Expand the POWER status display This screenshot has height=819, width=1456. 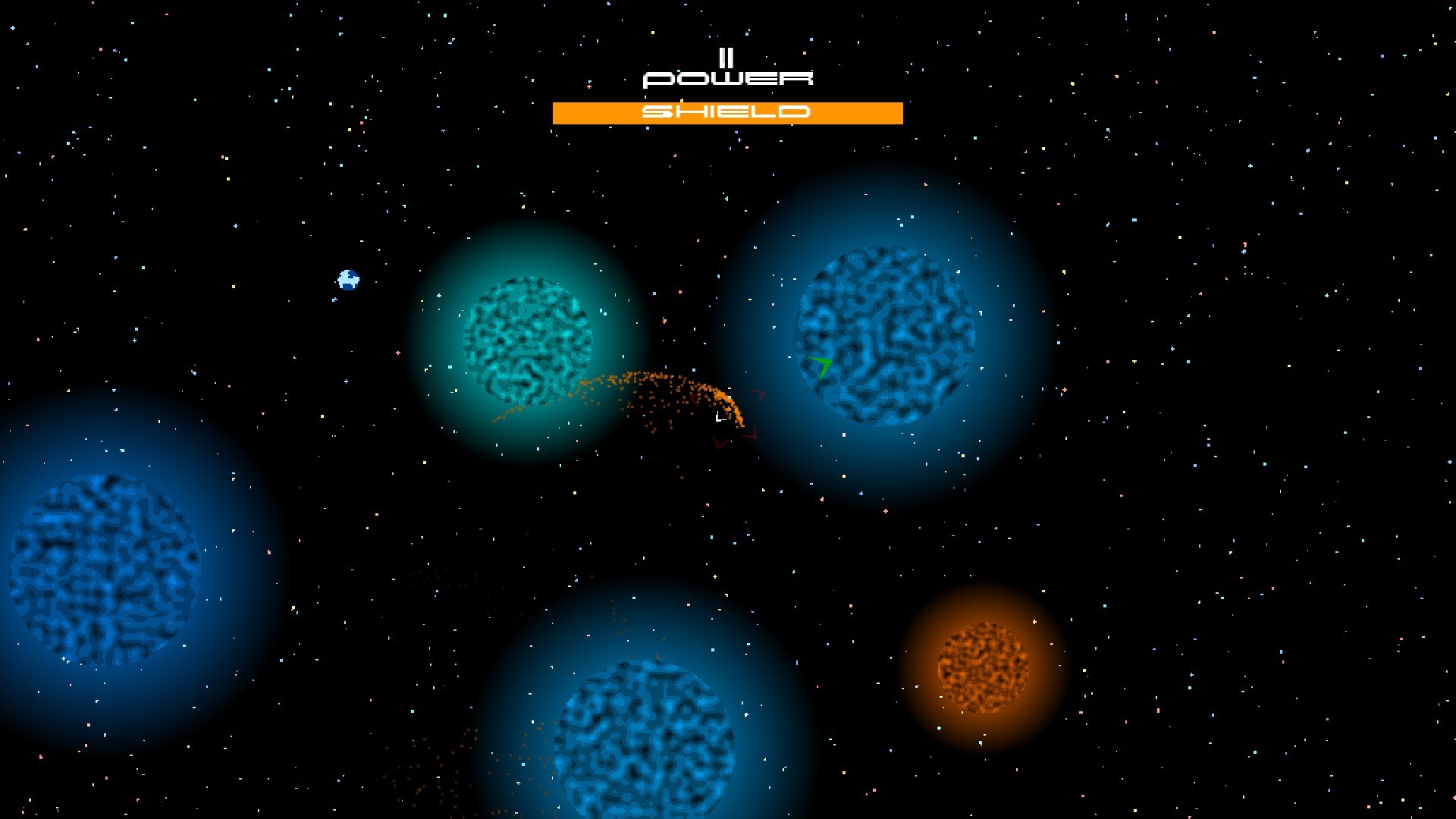[728, 77]
